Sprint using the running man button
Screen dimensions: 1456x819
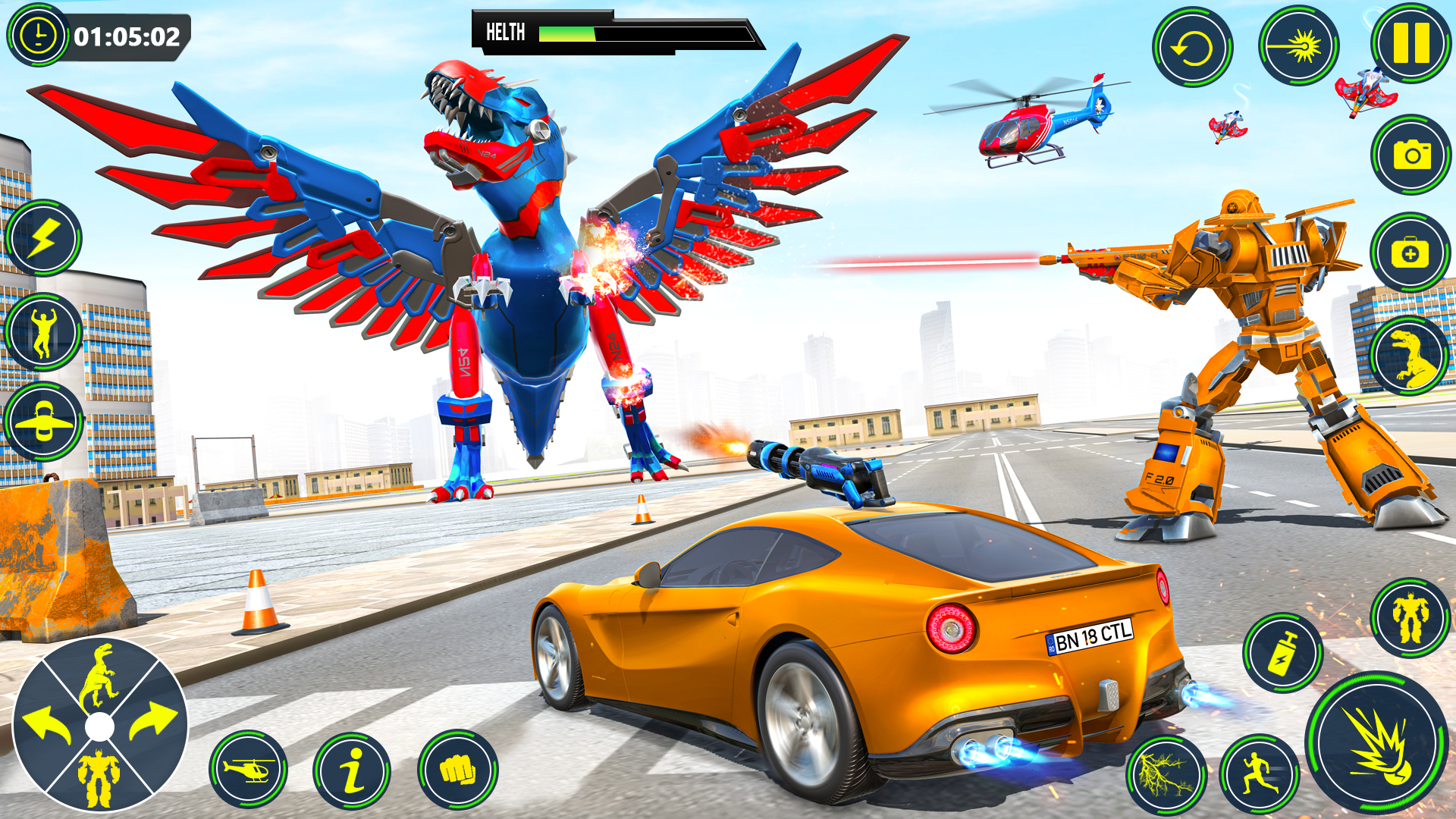(x=1259, y=775)
